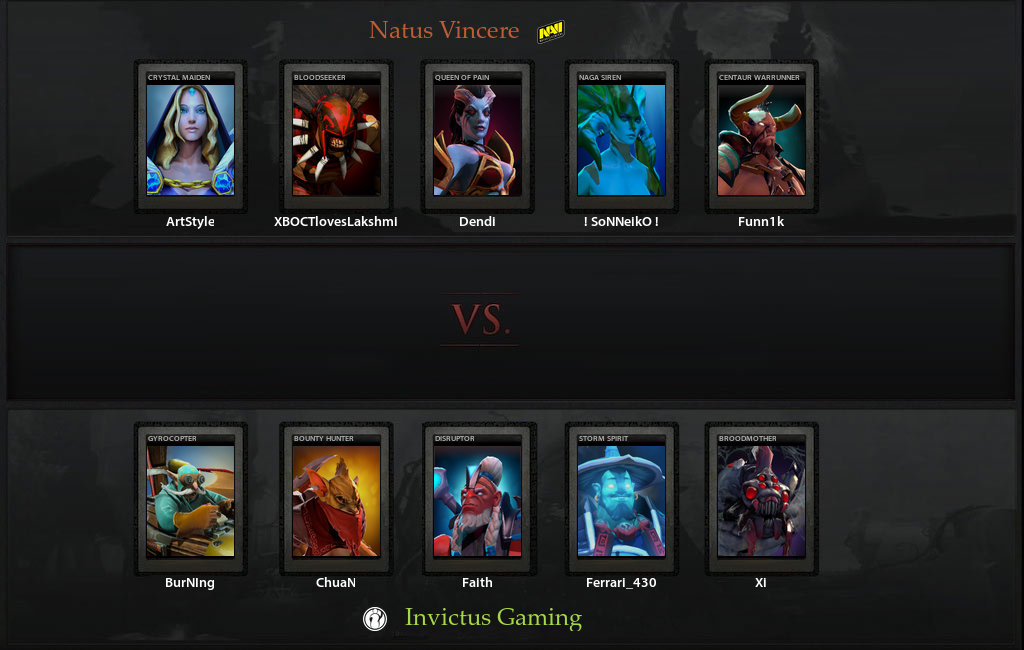Image resolution: width=1024 pixels, height=650 pixels.
Task: Click the Natus Vincere team name
Action: point(444,30)
